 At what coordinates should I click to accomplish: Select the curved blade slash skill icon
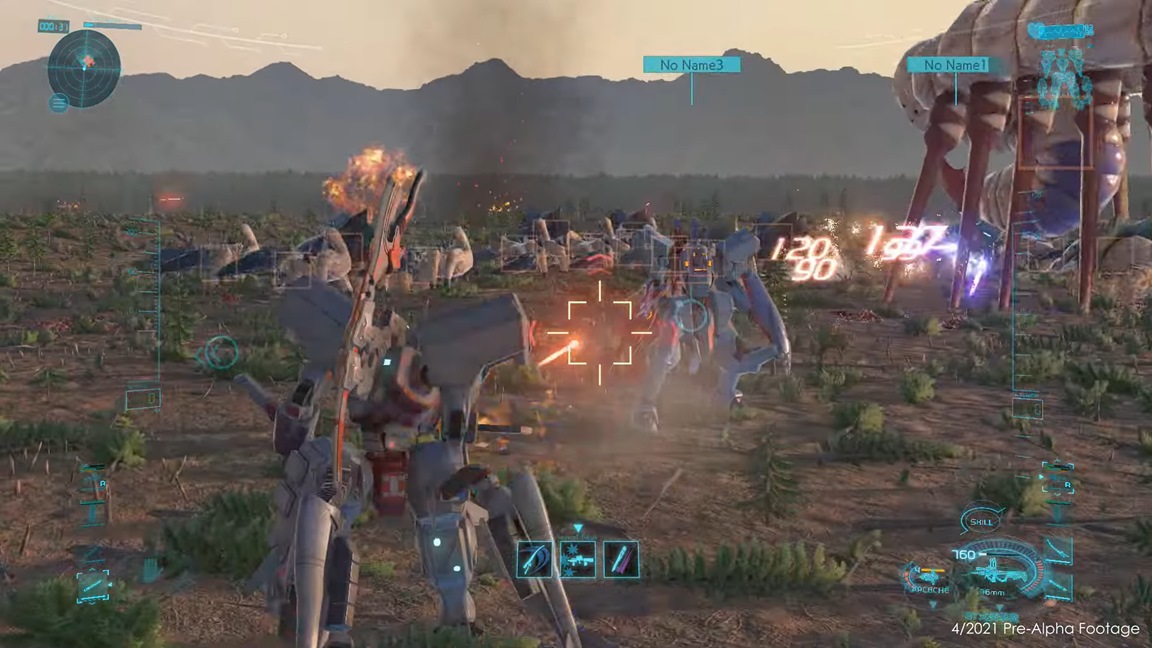coord(534,559)
